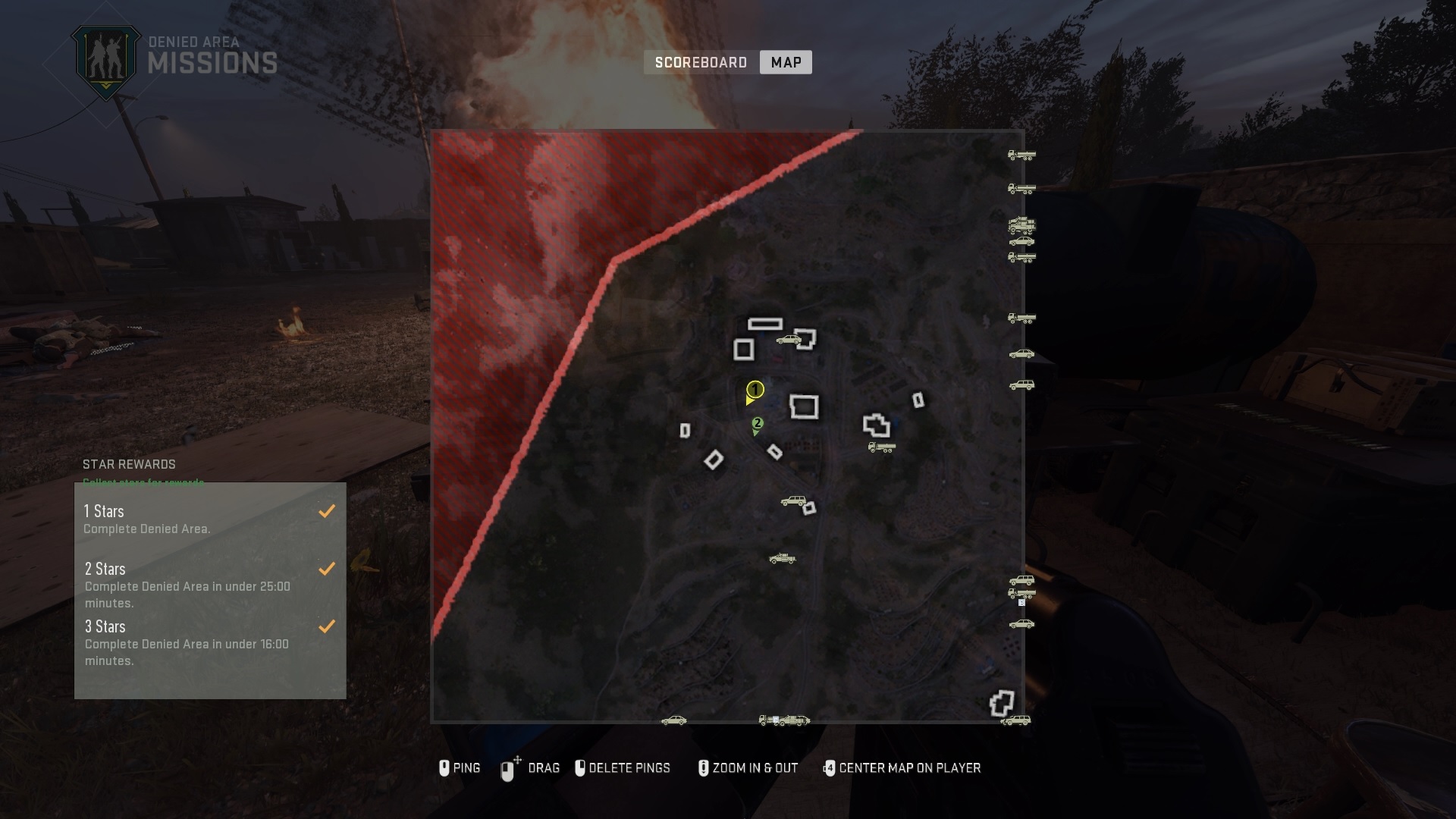Click the checkmark beside the 2 Stars reward
The height and width of the screenshot is (819, 1456).
coord(327,568)
